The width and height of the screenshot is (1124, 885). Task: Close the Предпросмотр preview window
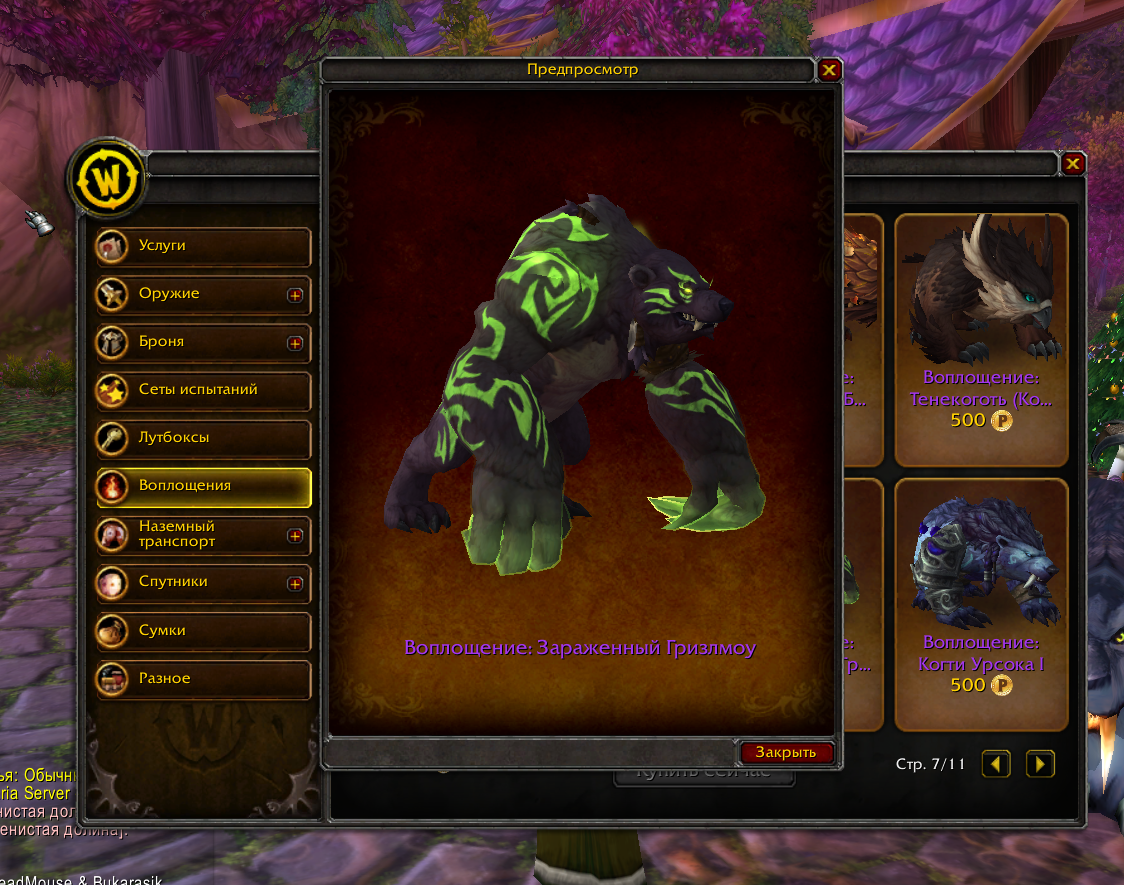click(x=829, y=70)
